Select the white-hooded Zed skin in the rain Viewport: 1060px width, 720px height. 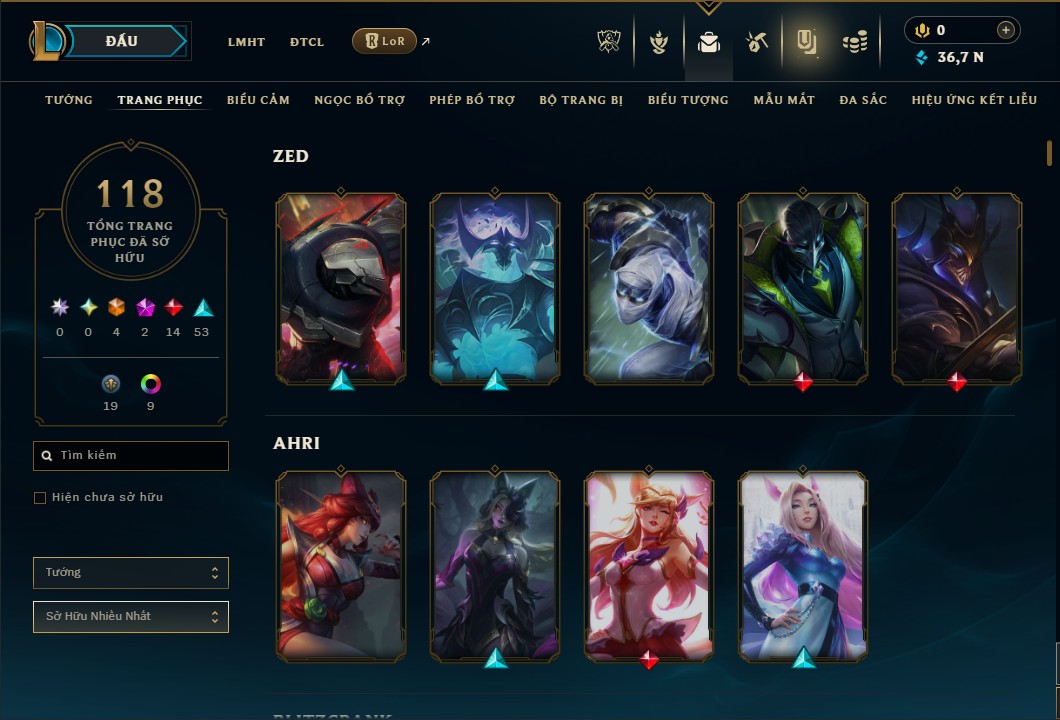point(649,288)
